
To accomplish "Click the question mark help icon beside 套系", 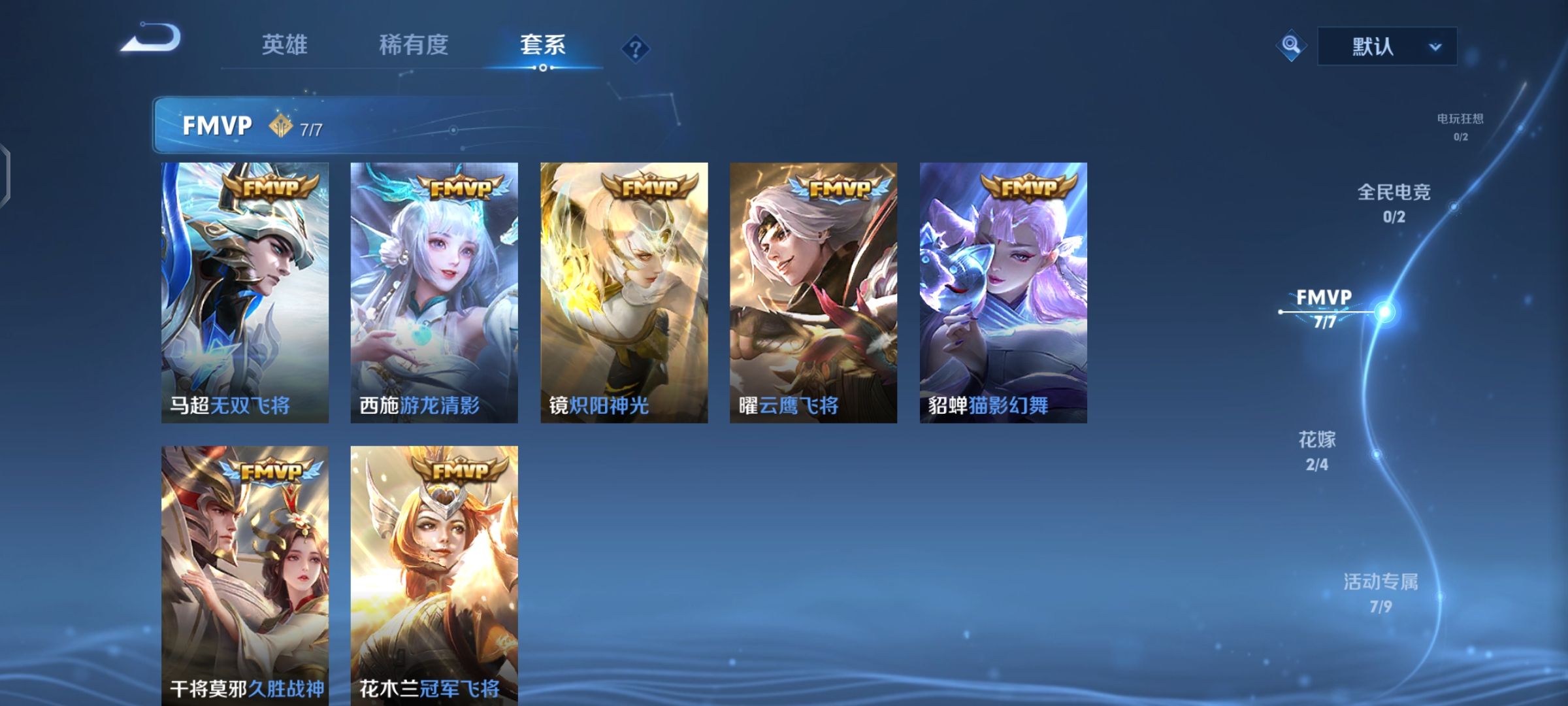I will [x=636, y=47].
